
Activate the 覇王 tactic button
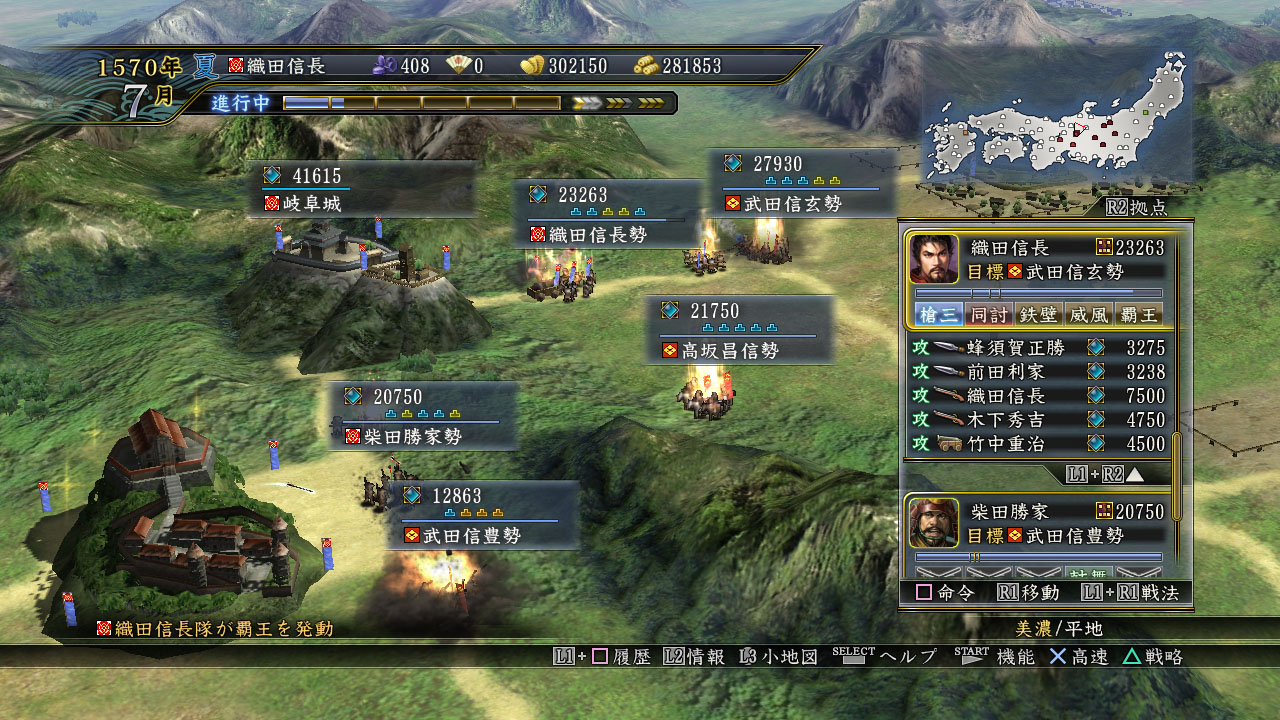1138,315
